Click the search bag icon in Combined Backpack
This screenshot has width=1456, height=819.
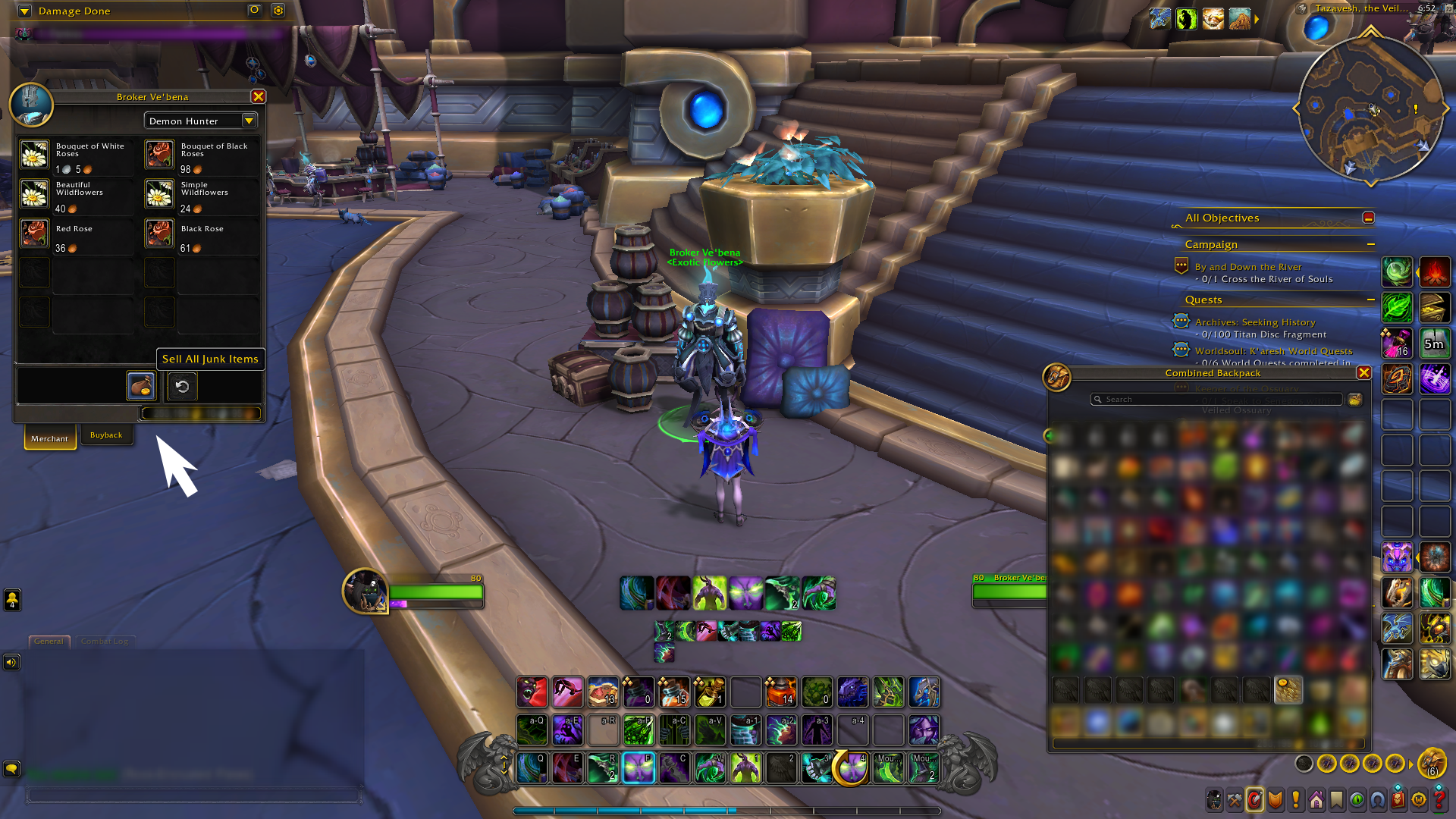coord(1355,399)
